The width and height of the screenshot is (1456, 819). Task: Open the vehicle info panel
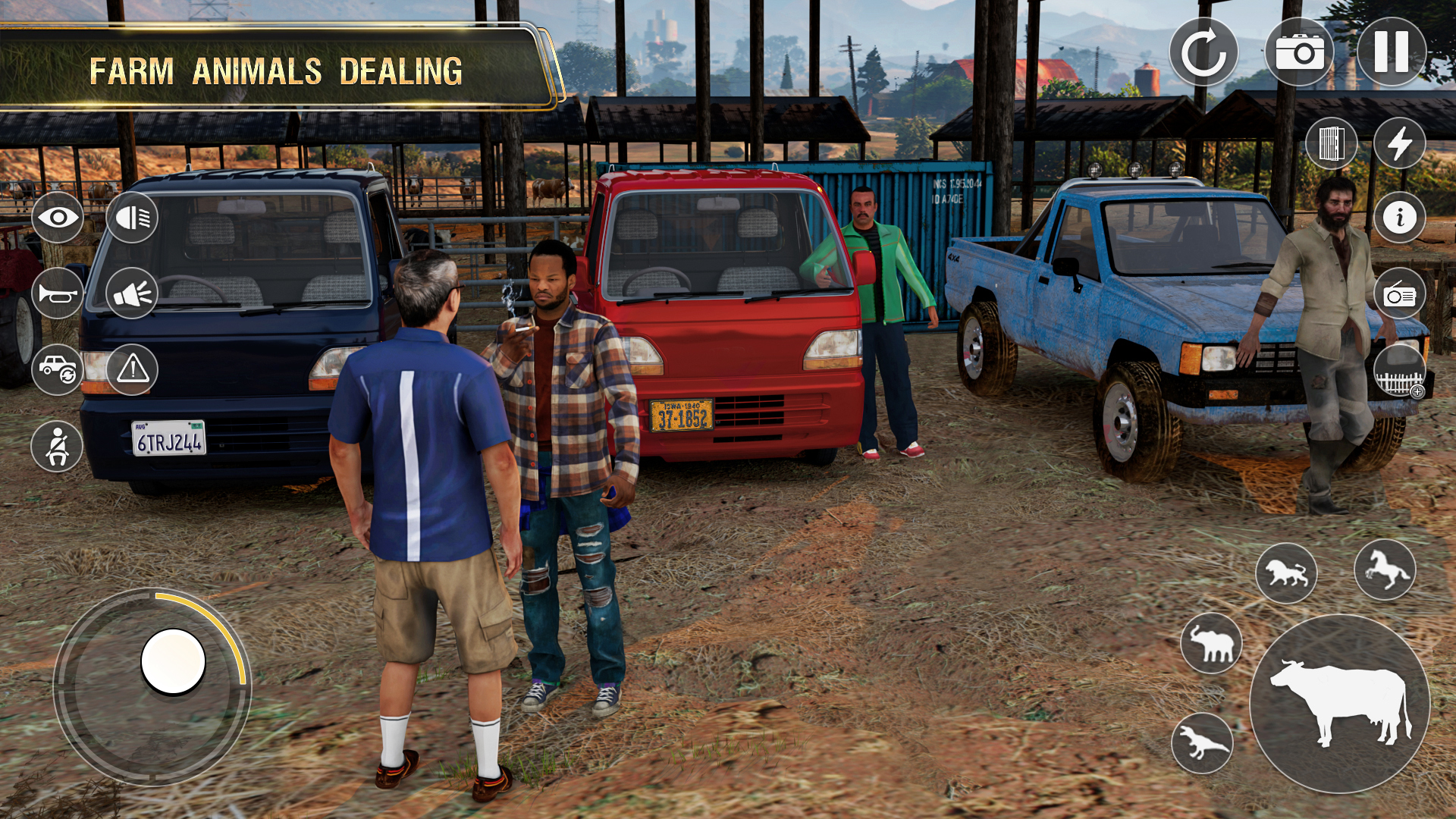tap(1401, 218)
